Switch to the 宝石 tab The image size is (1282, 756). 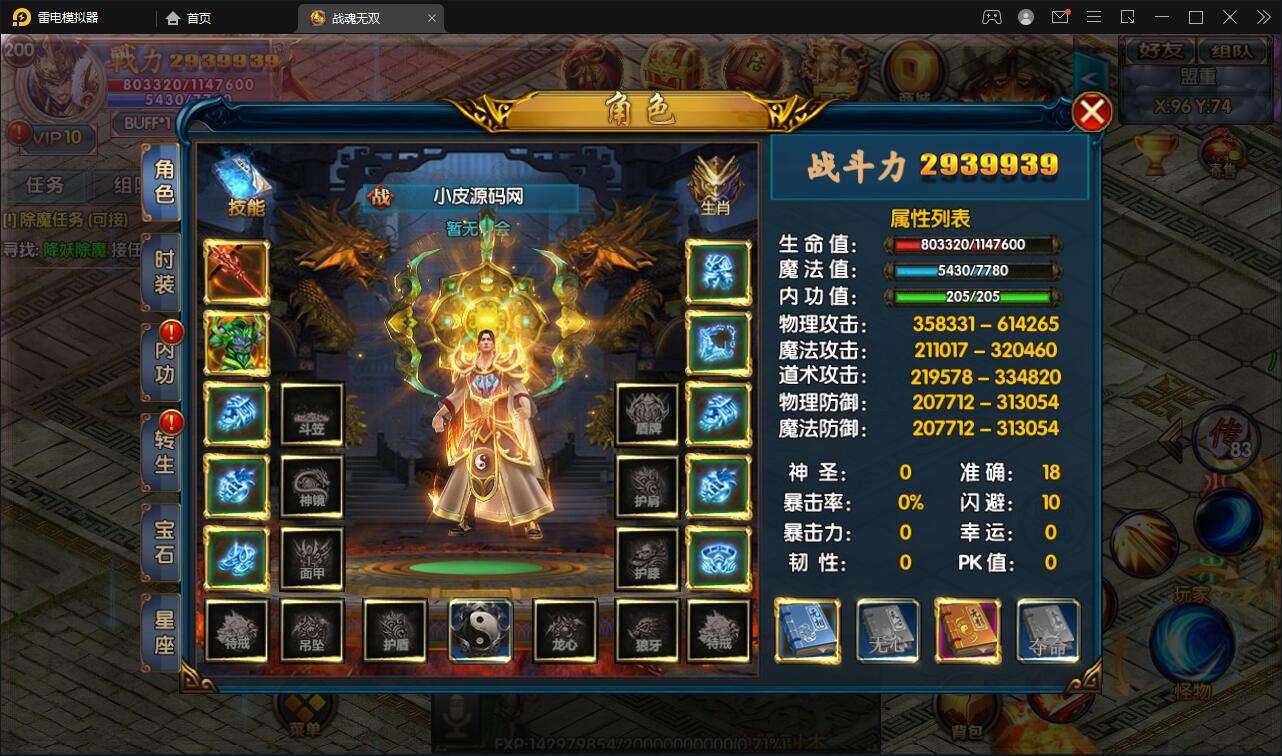(x=164, y=541)
